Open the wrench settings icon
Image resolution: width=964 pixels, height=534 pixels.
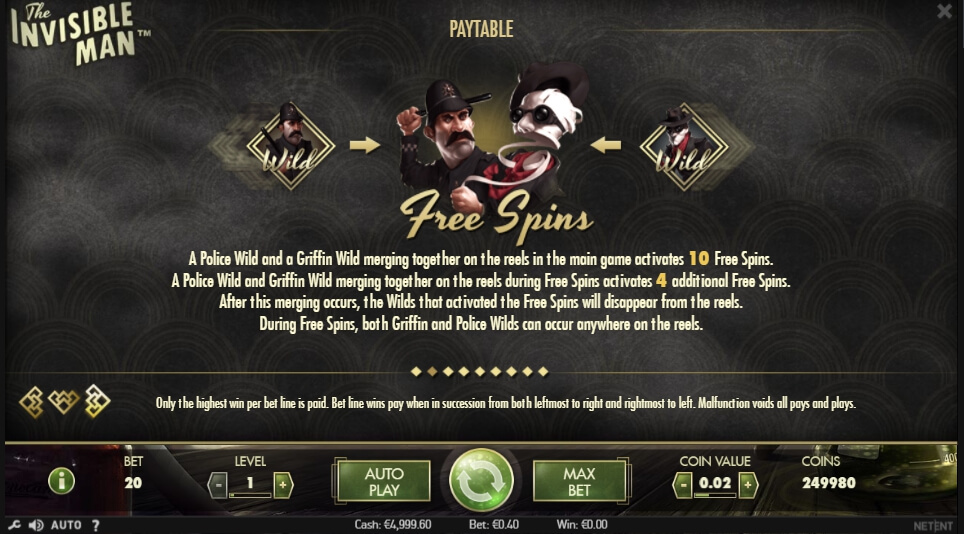pyautogui.click(x=14, y=525)
